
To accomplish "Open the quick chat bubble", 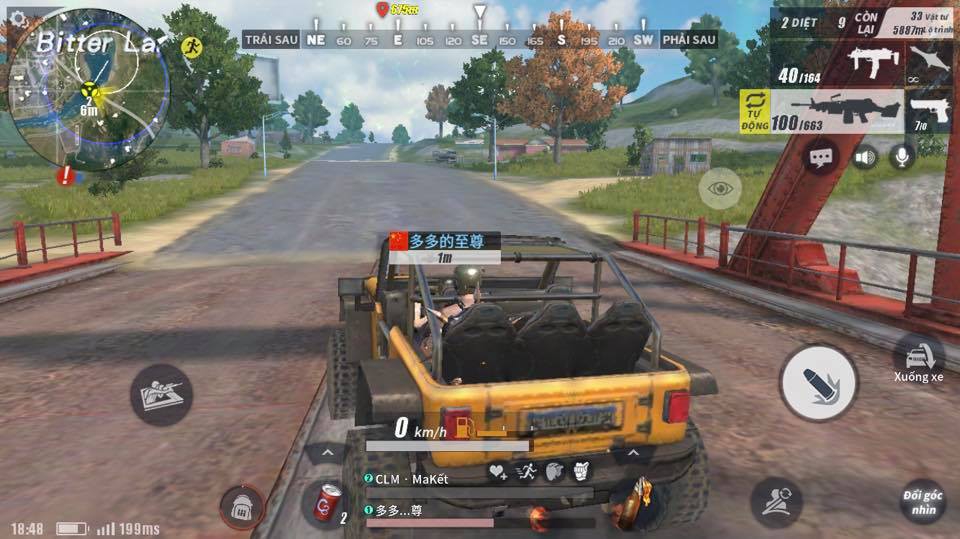I will point(821,157).
